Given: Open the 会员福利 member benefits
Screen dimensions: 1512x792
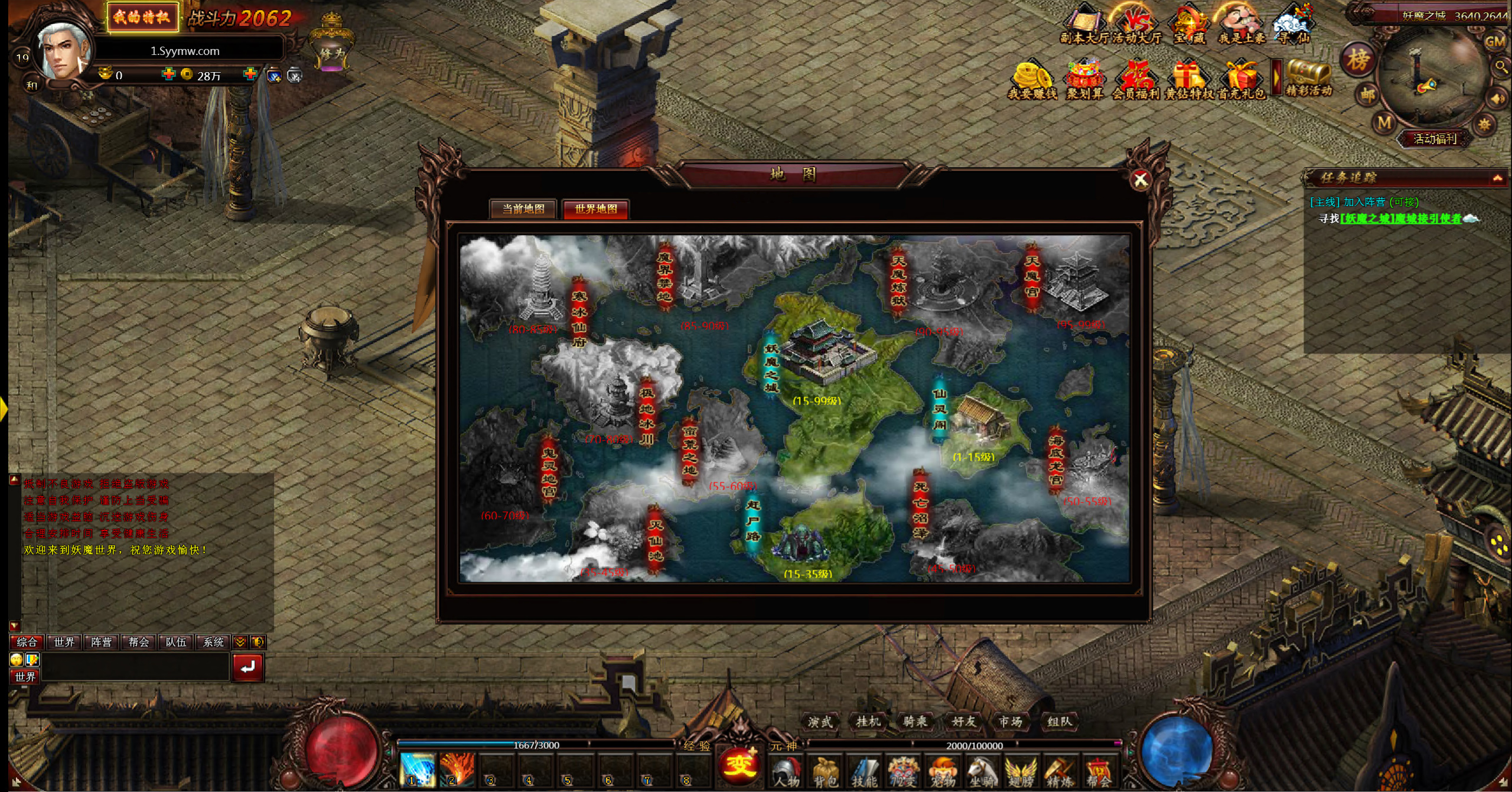Looking at the screenshot, I should pyautogui.click(x=1135, y=80).
